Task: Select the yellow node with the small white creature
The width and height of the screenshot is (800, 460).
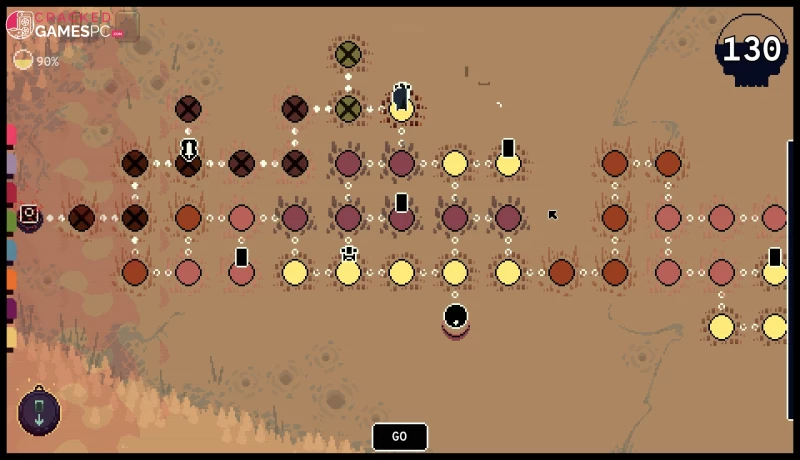Action: click(x=348, y=268)
